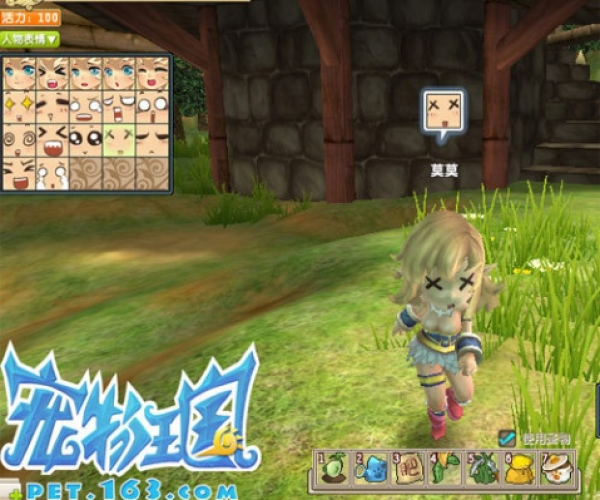Viewport: 600px width, 500px height.
Task: Select the star-eyed sparkle expression
Action: 19,106
